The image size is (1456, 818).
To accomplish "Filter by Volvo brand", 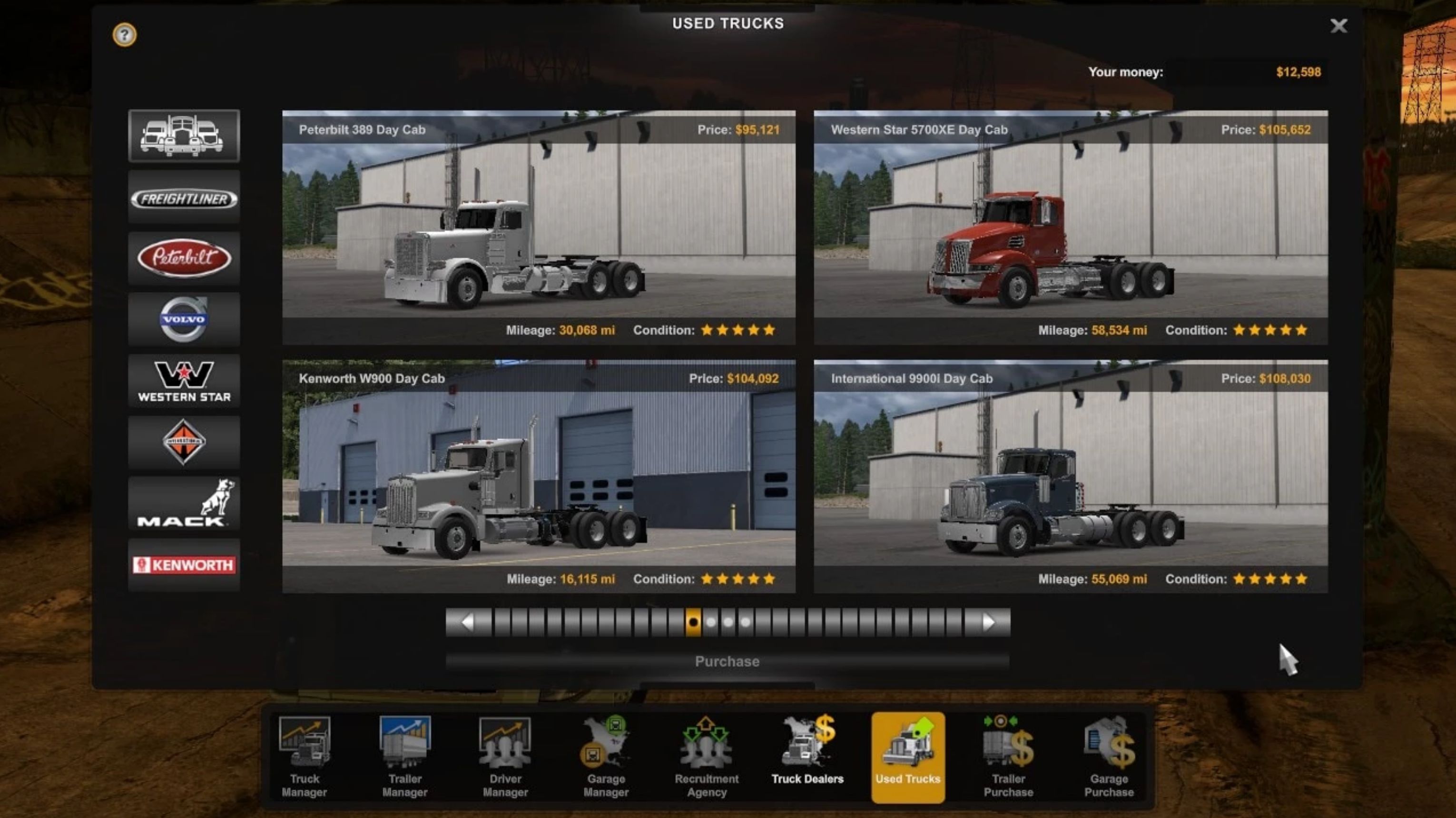I will 184,319.
